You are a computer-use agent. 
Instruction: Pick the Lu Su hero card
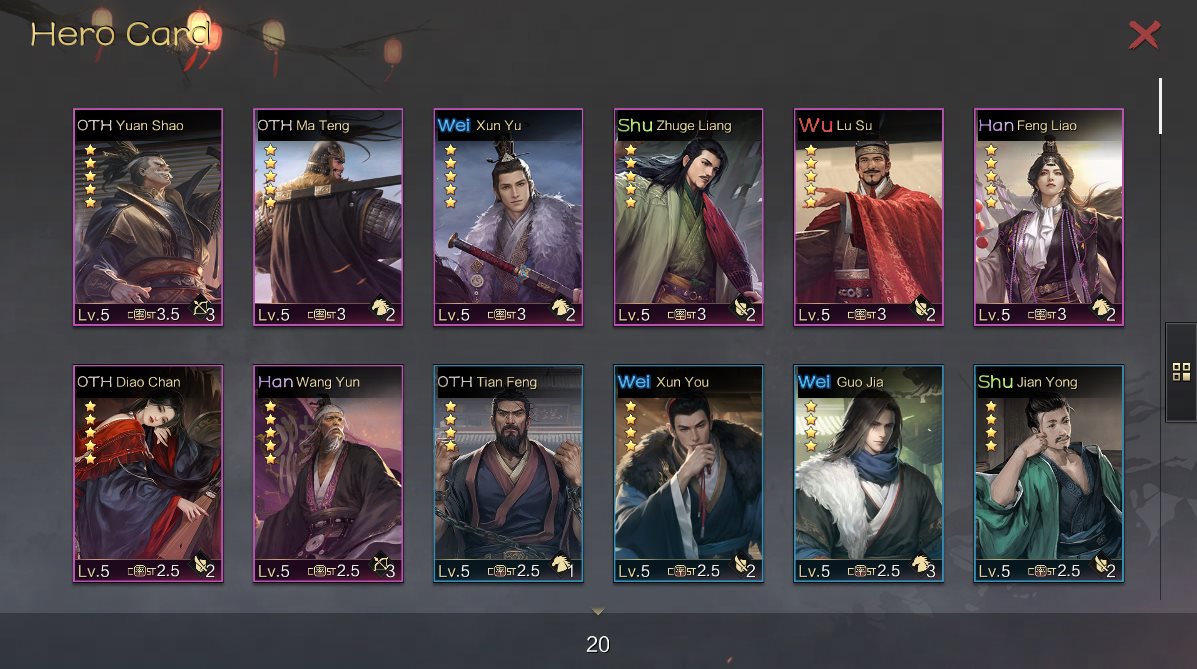click(x=868, y=217)
